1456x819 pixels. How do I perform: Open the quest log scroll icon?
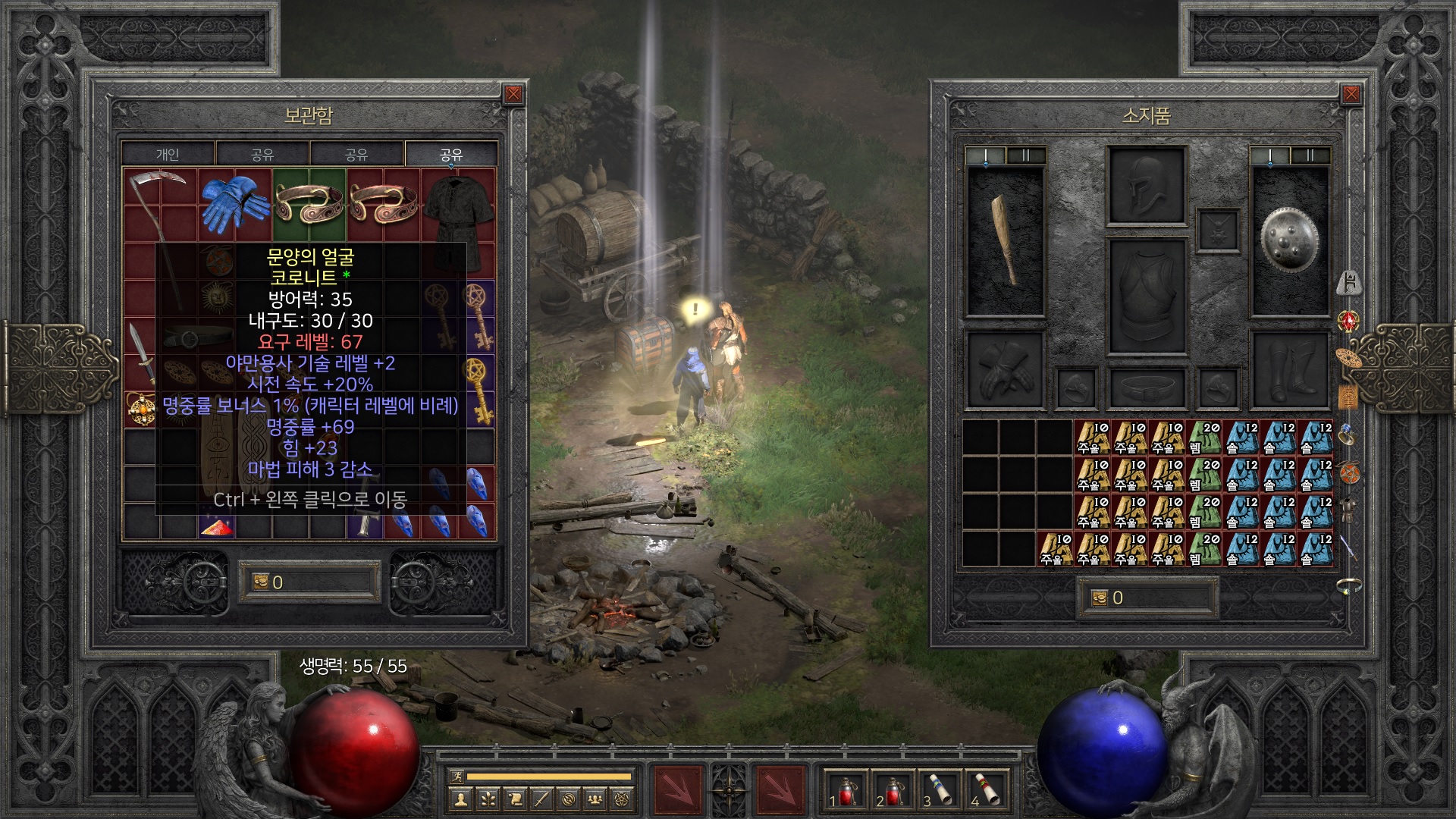click(515, 799)
